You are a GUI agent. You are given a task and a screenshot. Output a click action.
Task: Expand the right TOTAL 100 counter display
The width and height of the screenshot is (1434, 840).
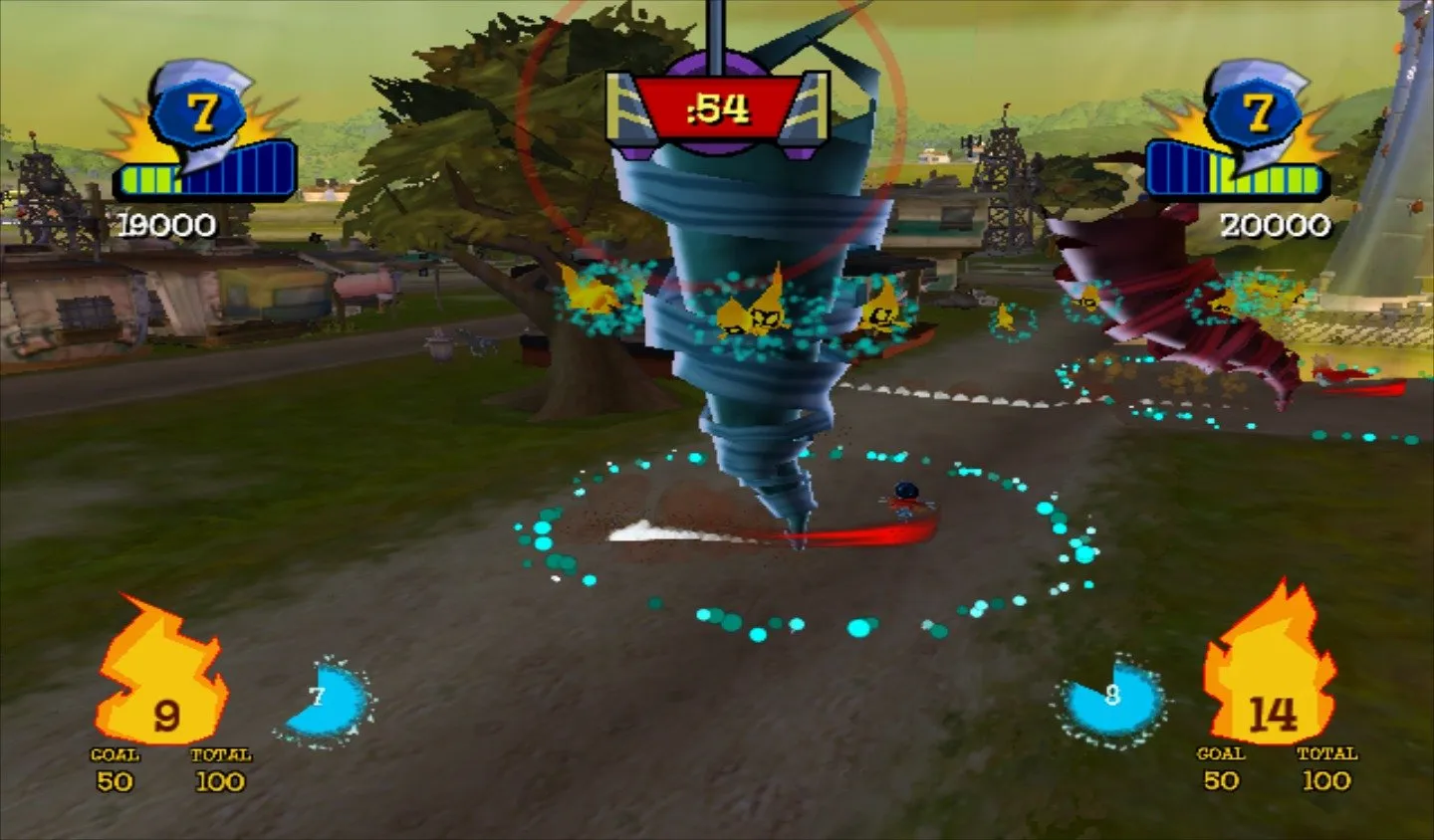click(x=1328, y=769)
